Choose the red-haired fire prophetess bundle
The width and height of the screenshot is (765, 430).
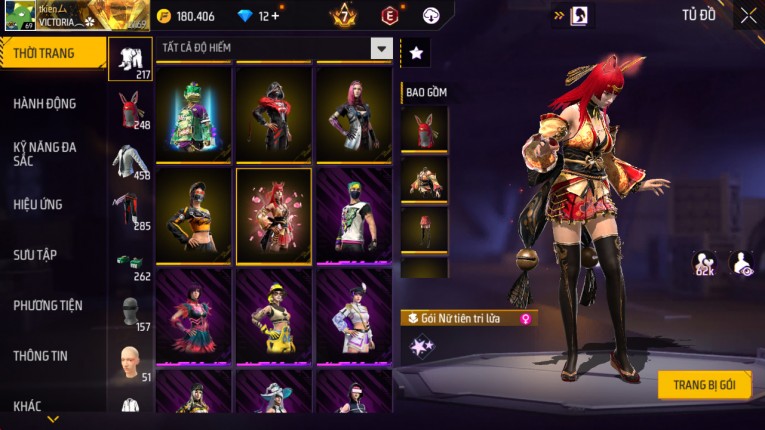pyautogui.click(x=273, y=213)
